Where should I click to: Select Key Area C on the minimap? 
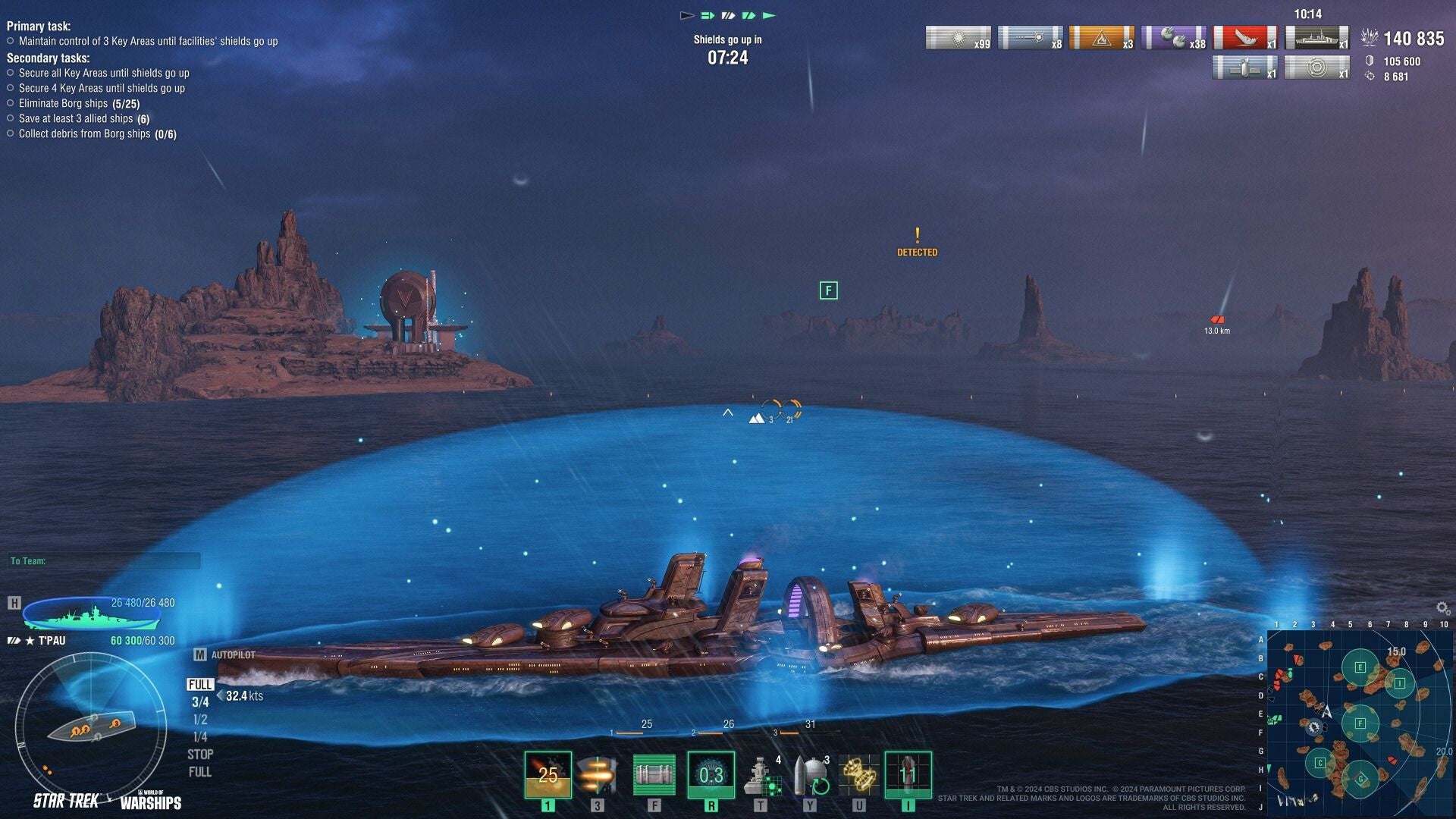pyautogui.click(x=1320, y=763)
